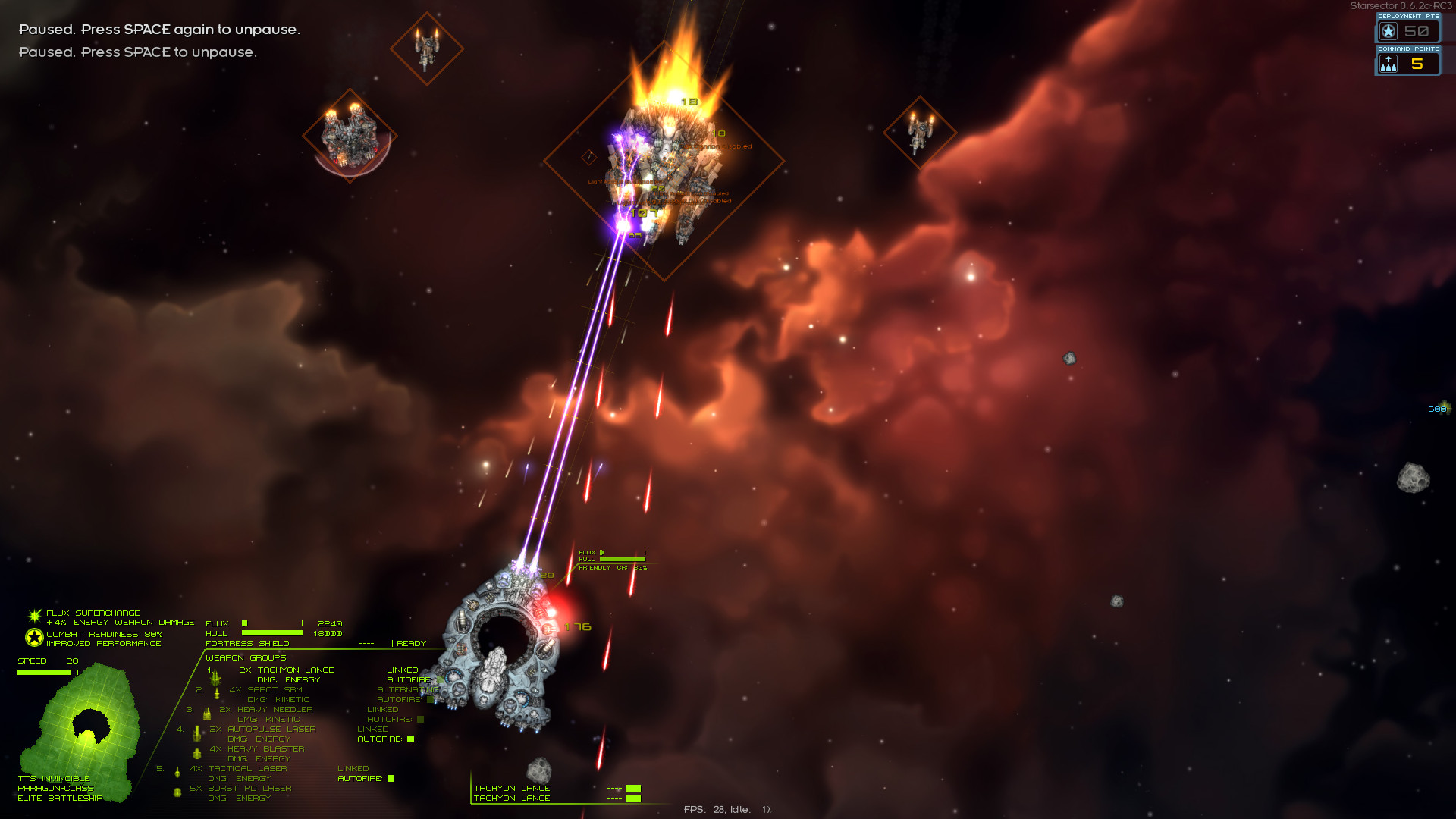The height and width of the screenshot is (819, 1456).
Task: Click the Flux Supercharge status icon
Action: pyautogui.click(x=35, y=616)
